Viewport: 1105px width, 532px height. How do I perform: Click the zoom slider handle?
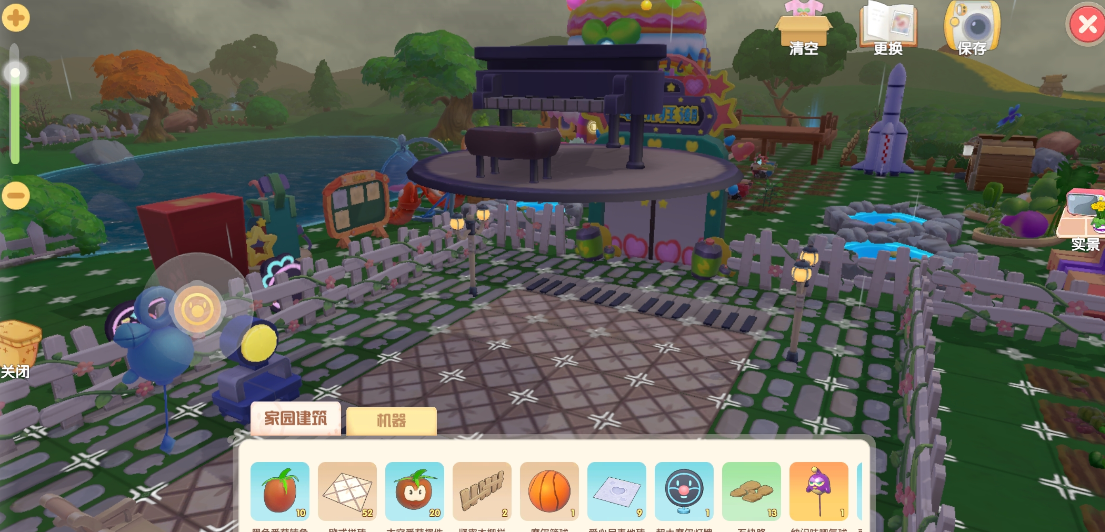click(x=16, y=73)
